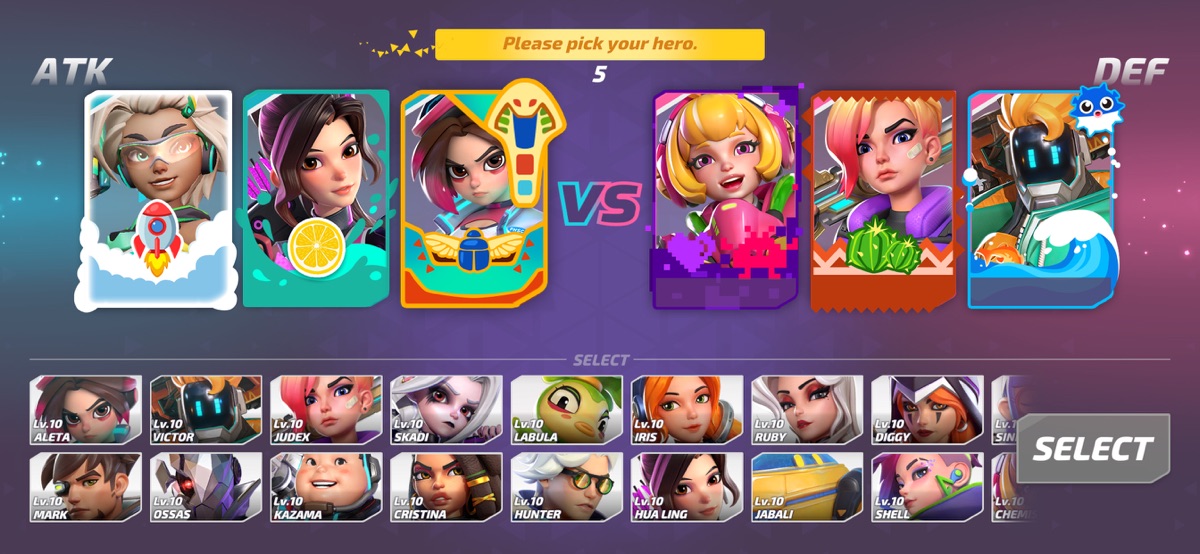Choose Diggy's portrait

pos(926,410)
